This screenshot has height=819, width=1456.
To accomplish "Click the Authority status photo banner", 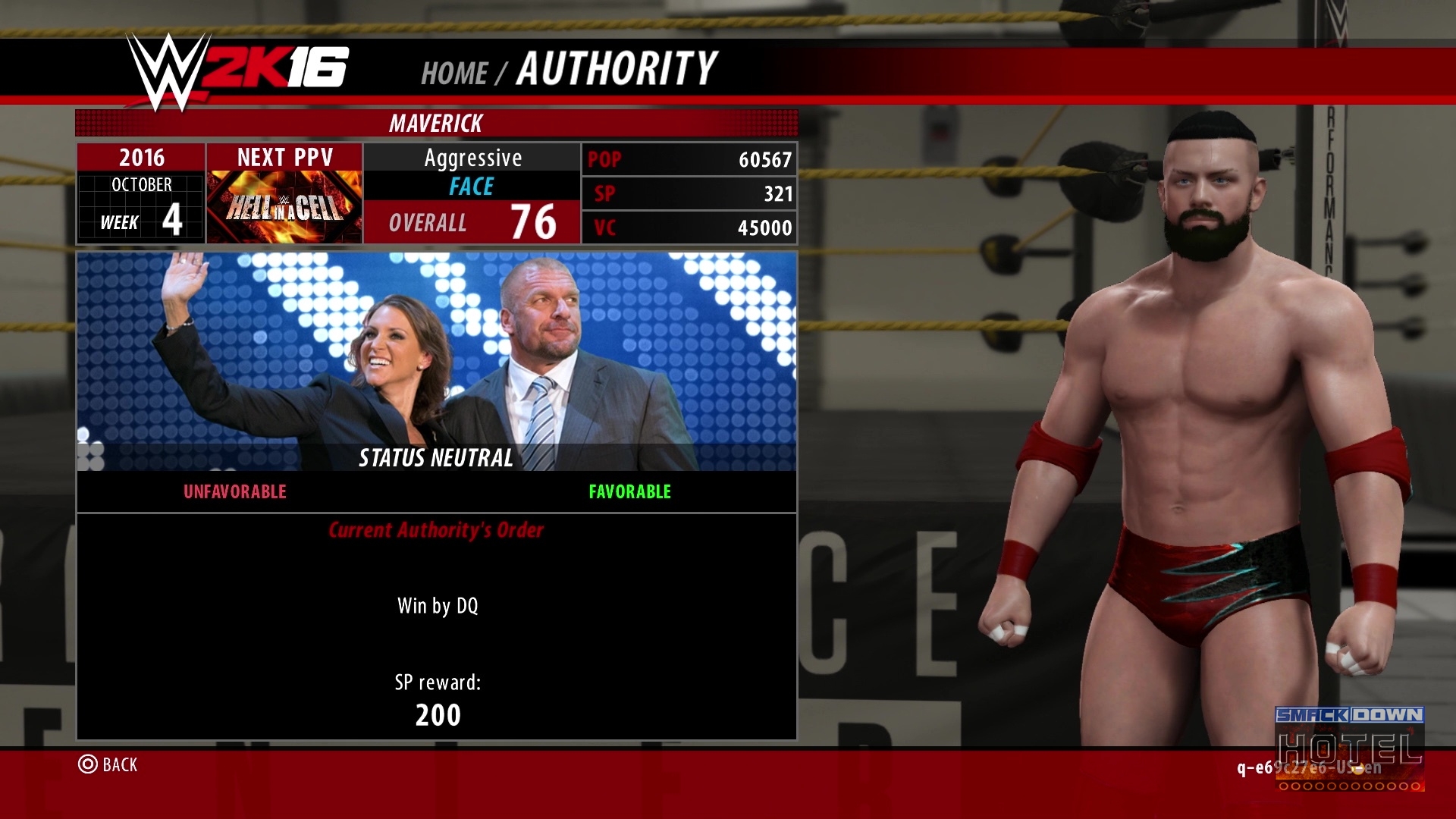I will [x=436, y=362].
